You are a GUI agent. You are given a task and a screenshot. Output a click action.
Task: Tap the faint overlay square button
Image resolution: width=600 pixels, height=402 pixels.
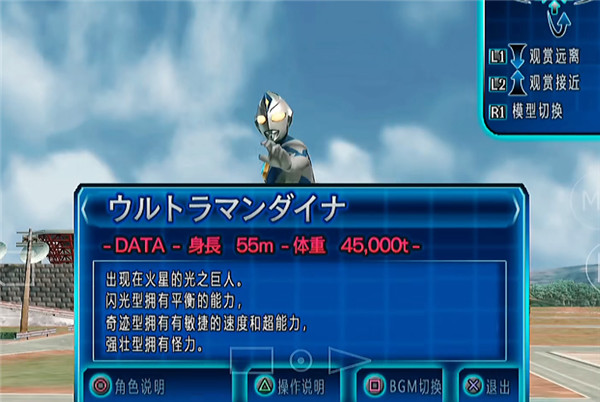251,362
